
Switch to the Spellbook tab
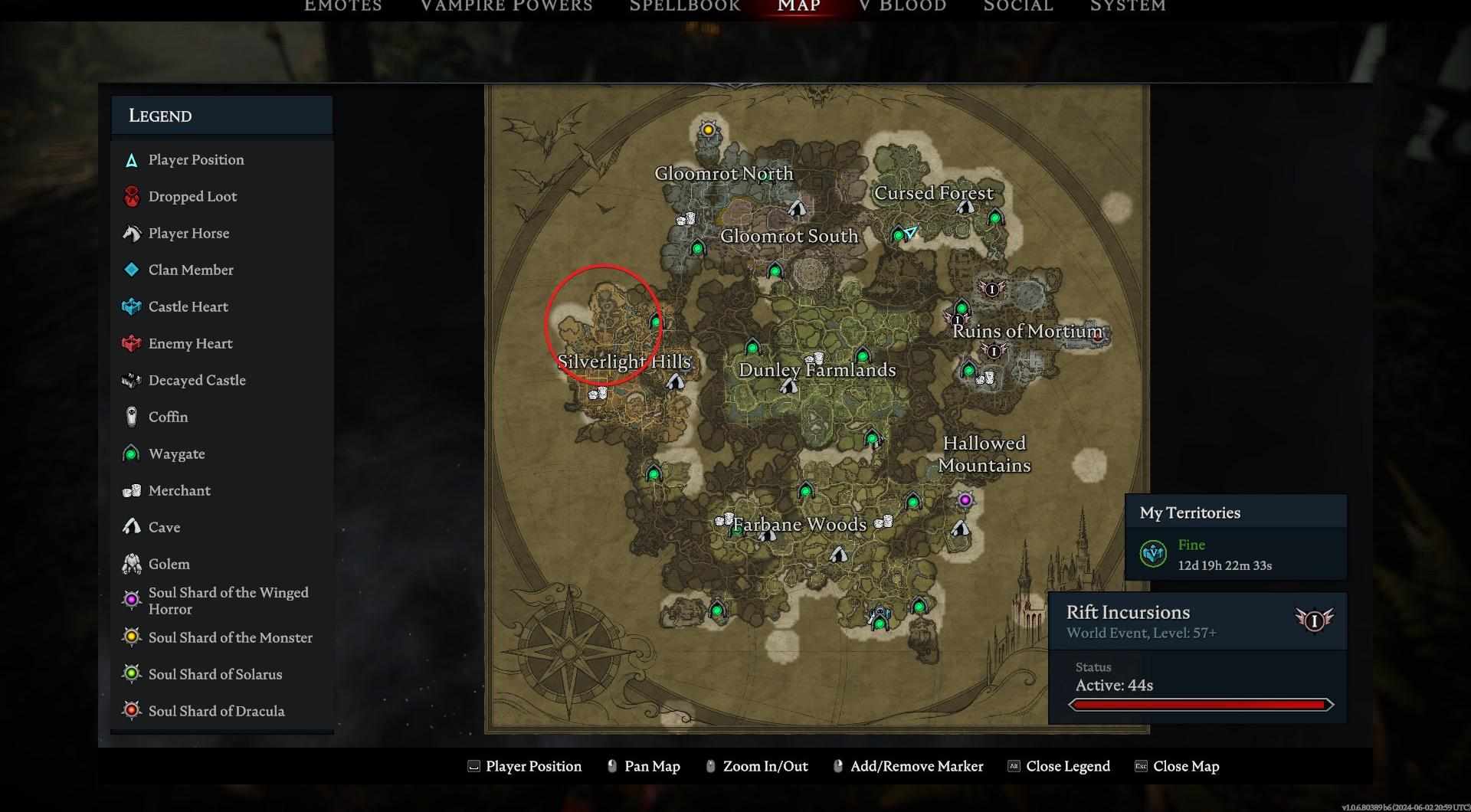pyautogui.click(x=685, y=6)
